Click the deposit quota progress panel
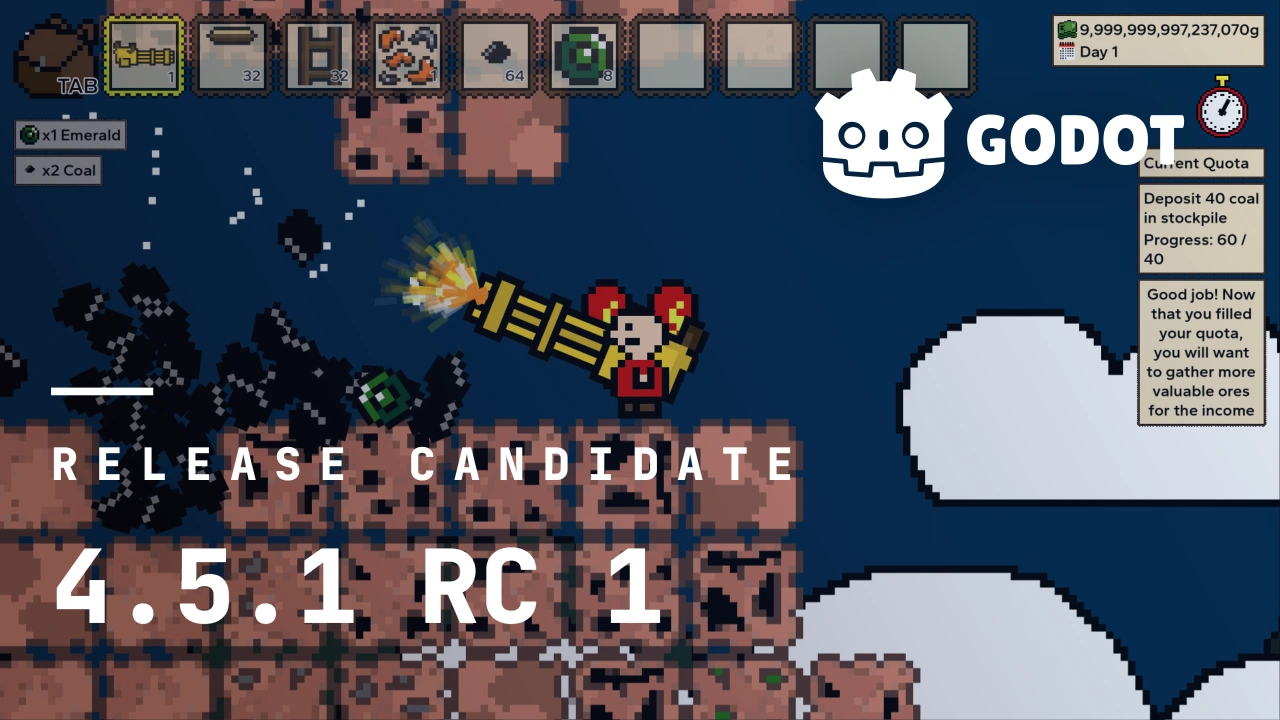 [1202, 228]
